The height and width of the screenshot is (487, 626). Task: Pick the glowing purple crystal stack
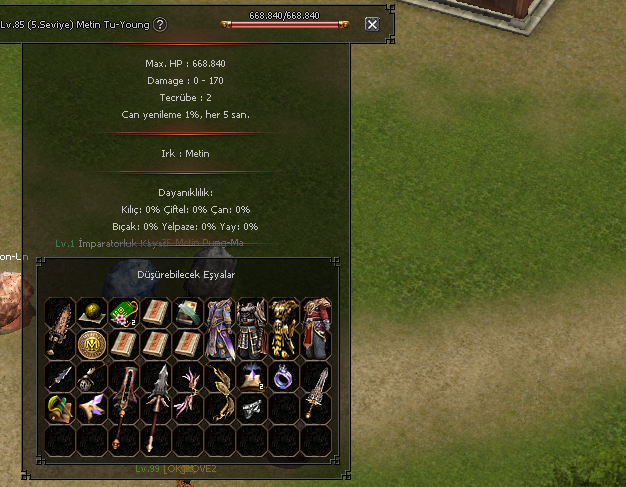pos(251,376)
